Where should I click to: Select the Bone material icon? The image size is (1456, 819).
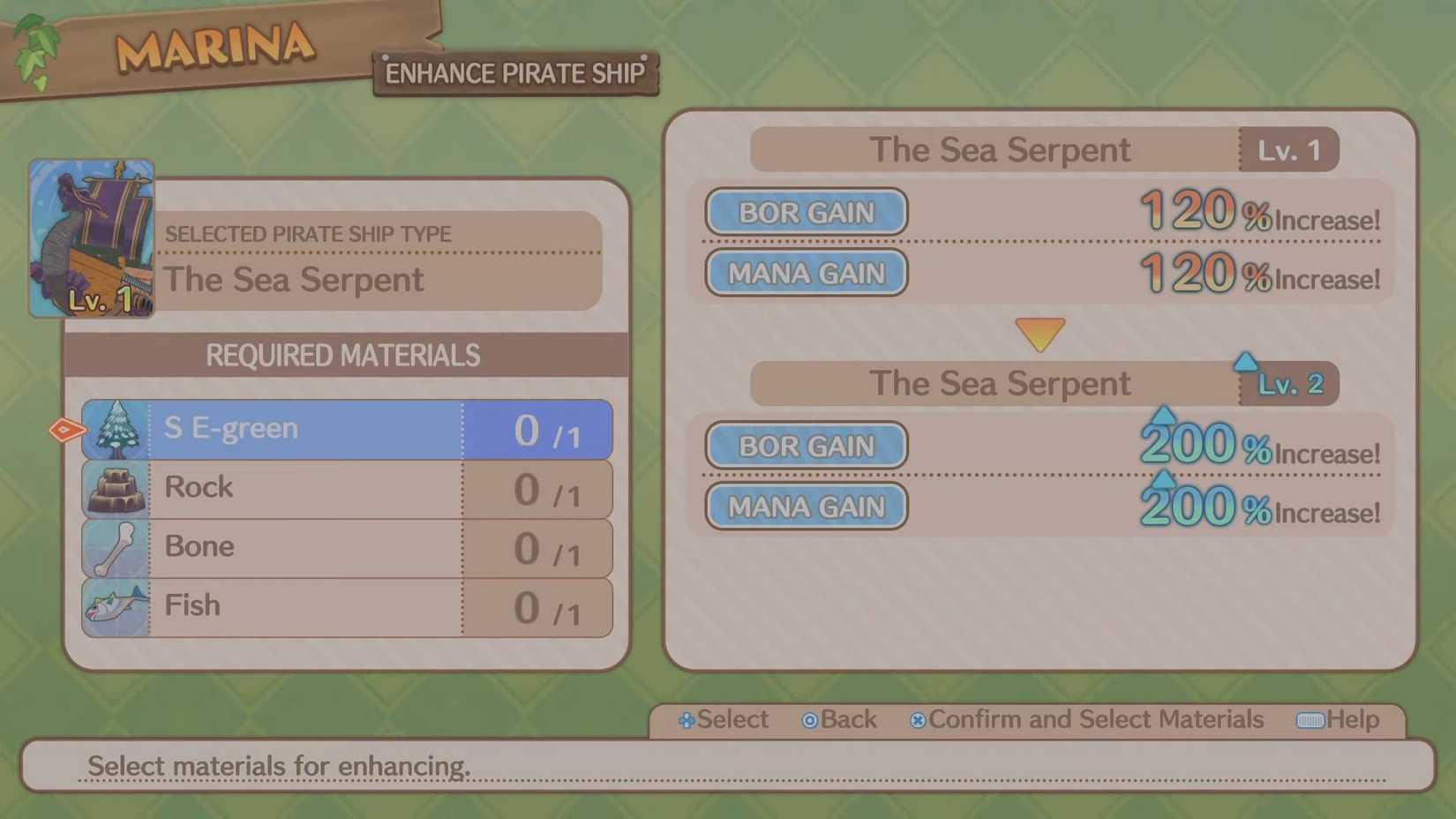click(117, 547)
